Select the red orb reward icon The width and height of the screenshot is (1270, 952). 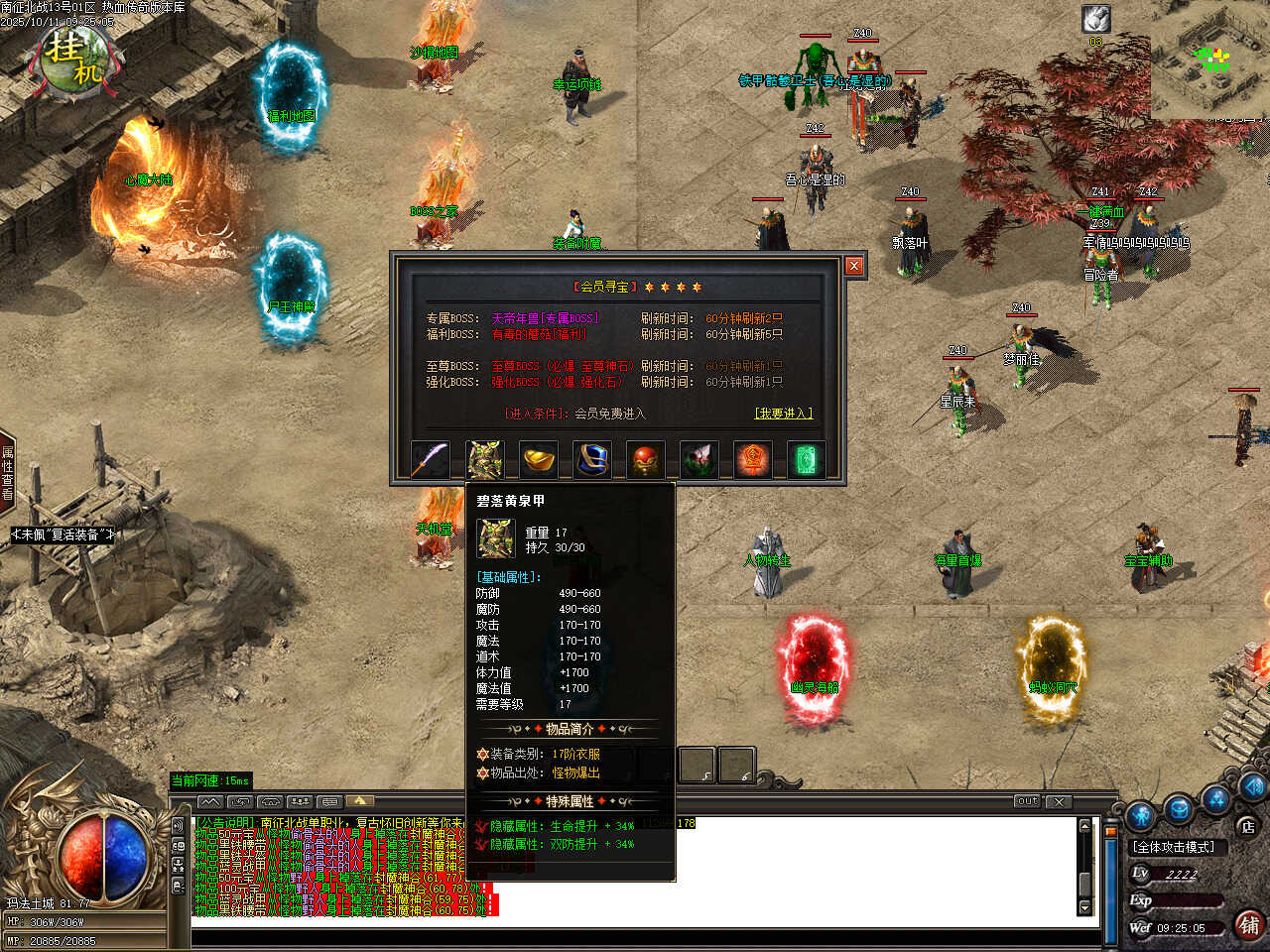pyautogui.click(x=646, y=460)
